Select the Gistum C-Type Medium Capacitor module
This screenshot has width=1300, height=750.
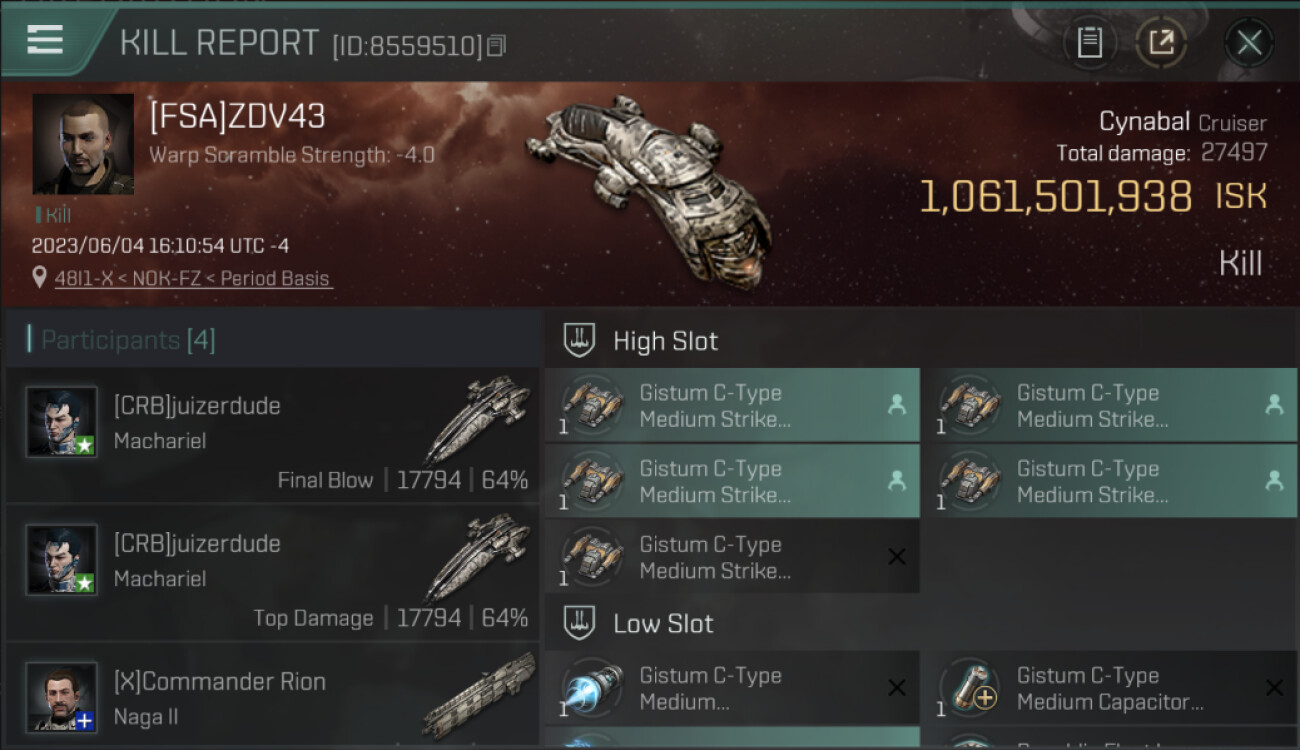pyautogui.click(x=1108, y=688)
